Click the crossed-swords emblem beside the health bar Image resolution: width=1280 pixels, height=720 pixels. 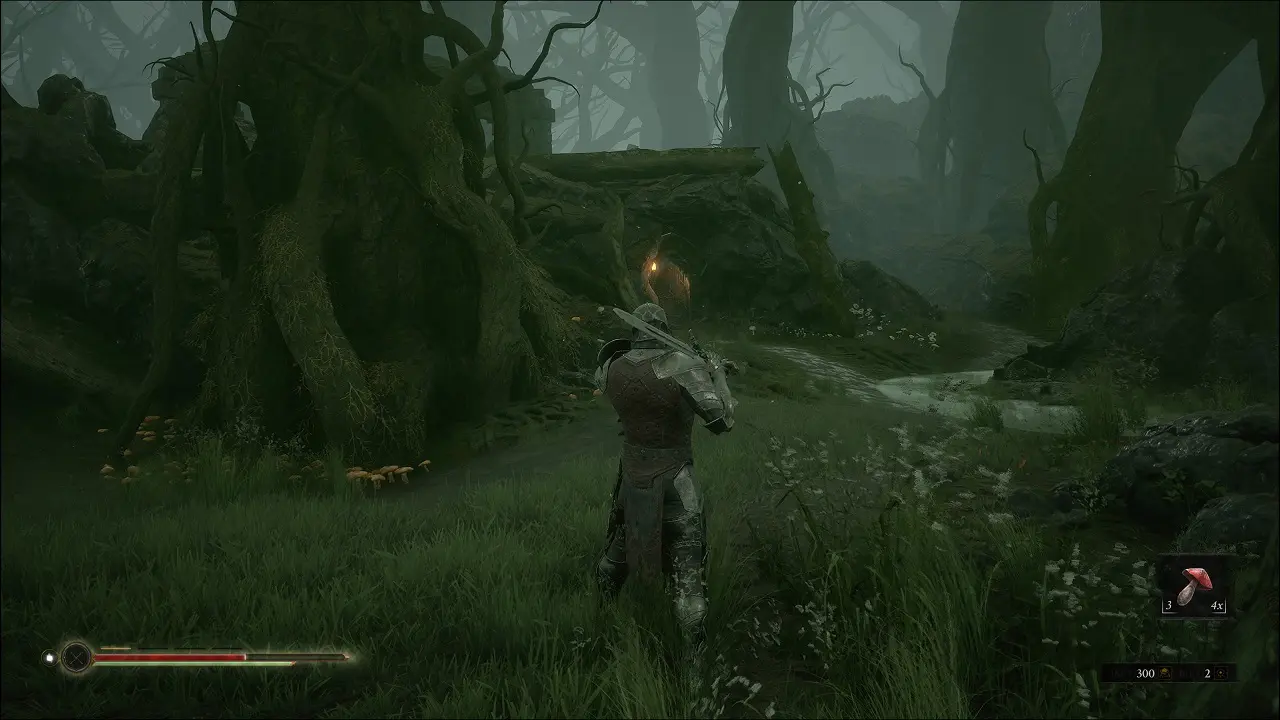(76, 657)
